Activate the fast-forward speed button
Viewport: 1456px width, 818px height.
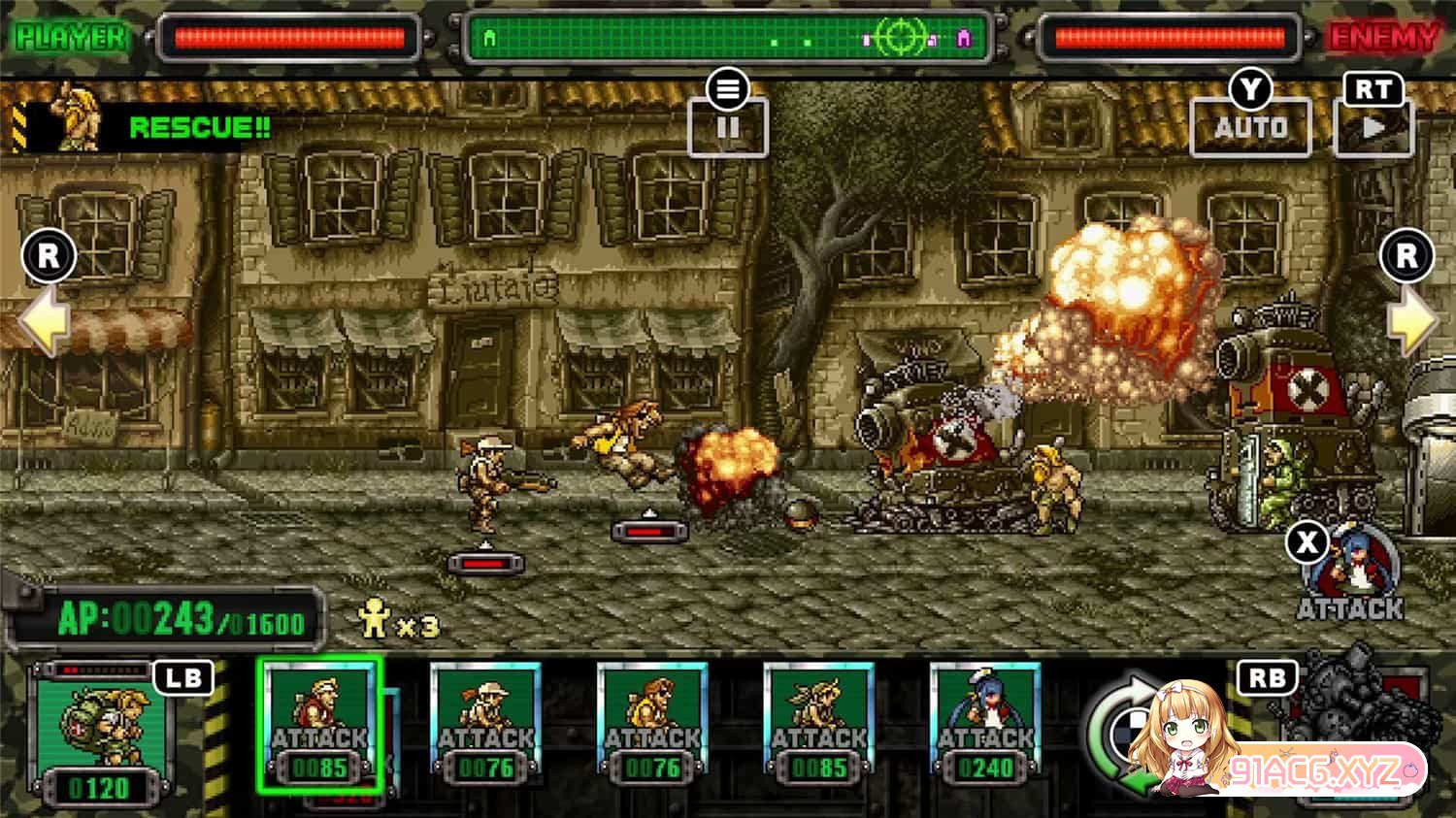(1373, 127)
